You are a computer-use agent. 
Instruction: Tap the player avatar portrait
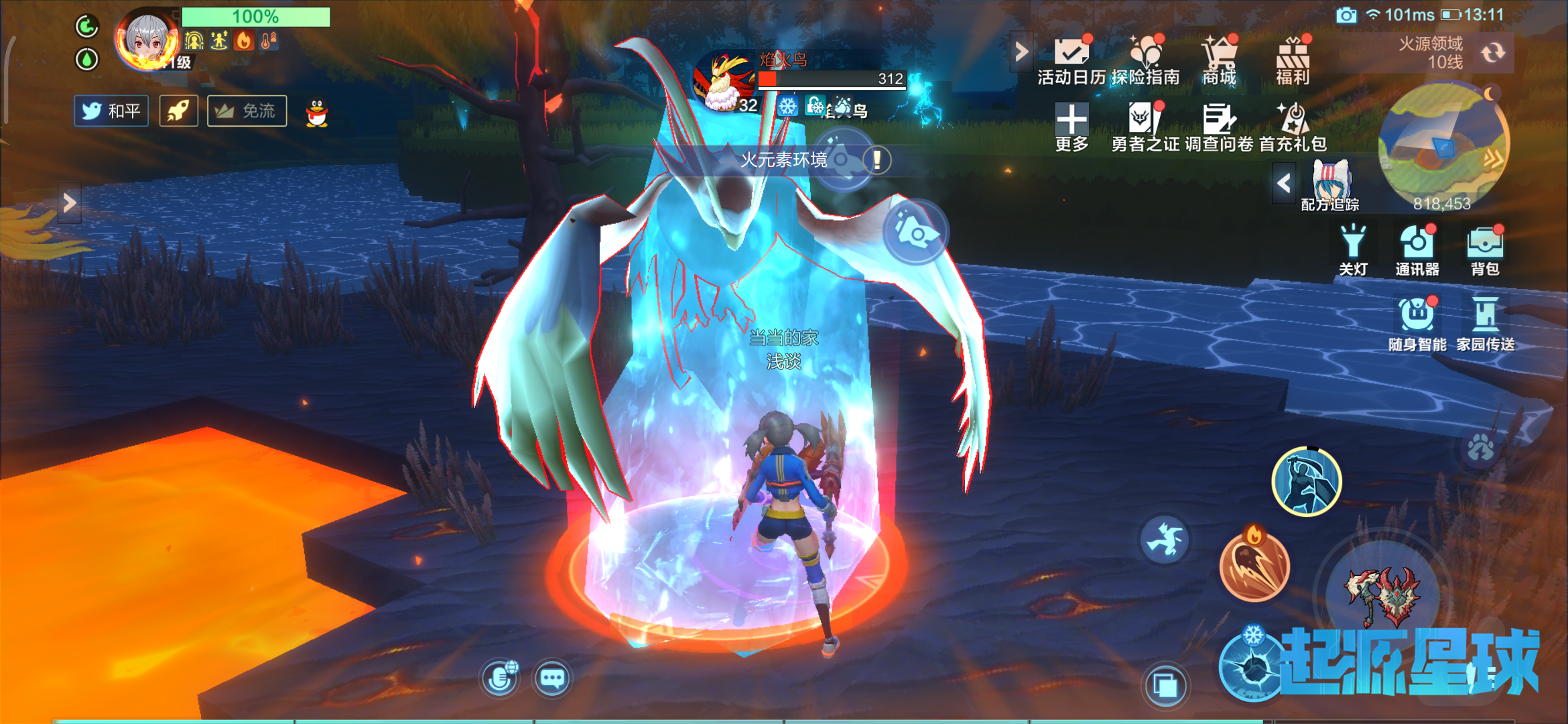pos(147,40)
